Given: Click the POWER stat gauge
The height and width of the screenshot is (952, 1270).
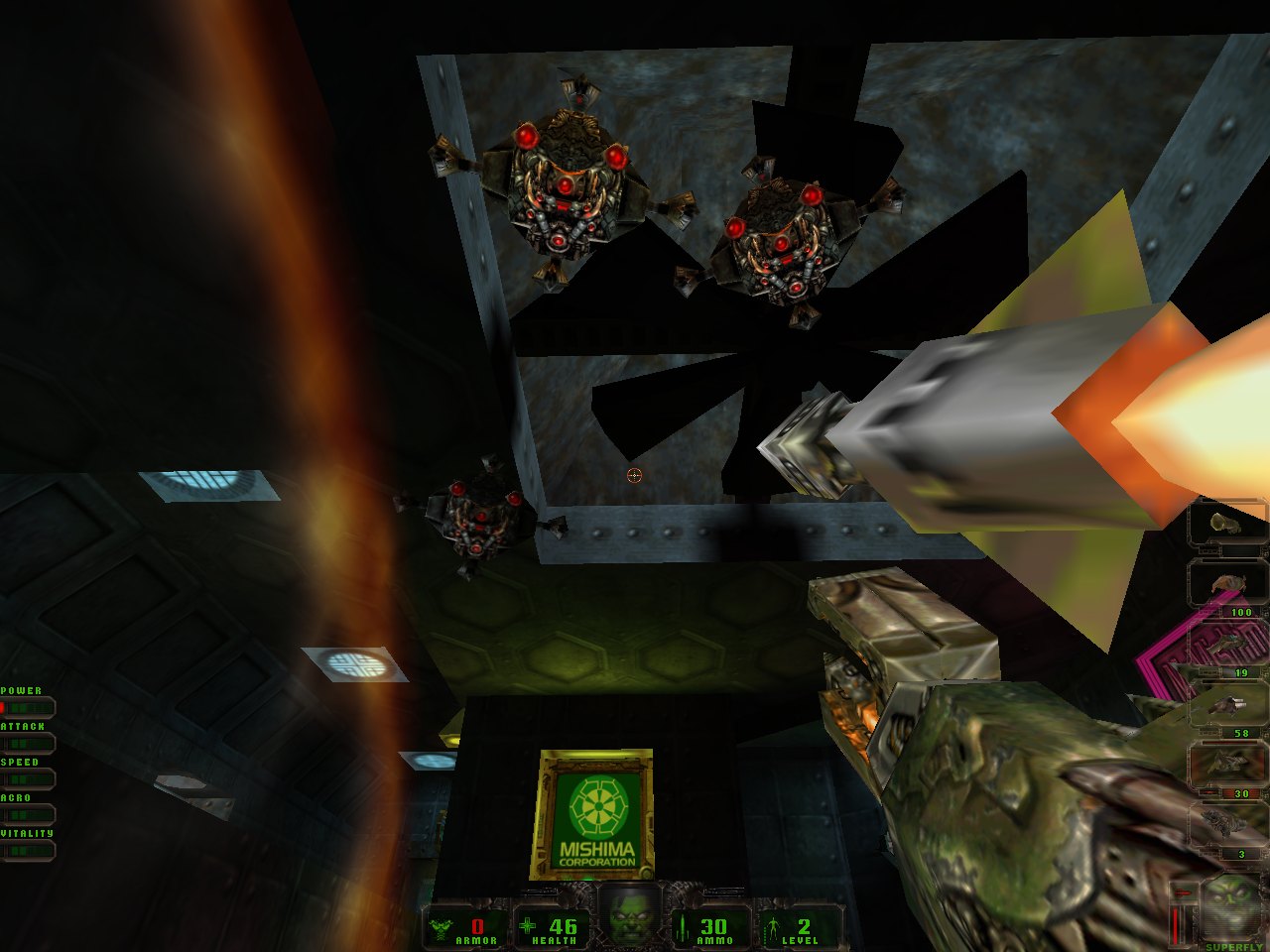Looking at the screenshot, I should click(x=30, y=707).
